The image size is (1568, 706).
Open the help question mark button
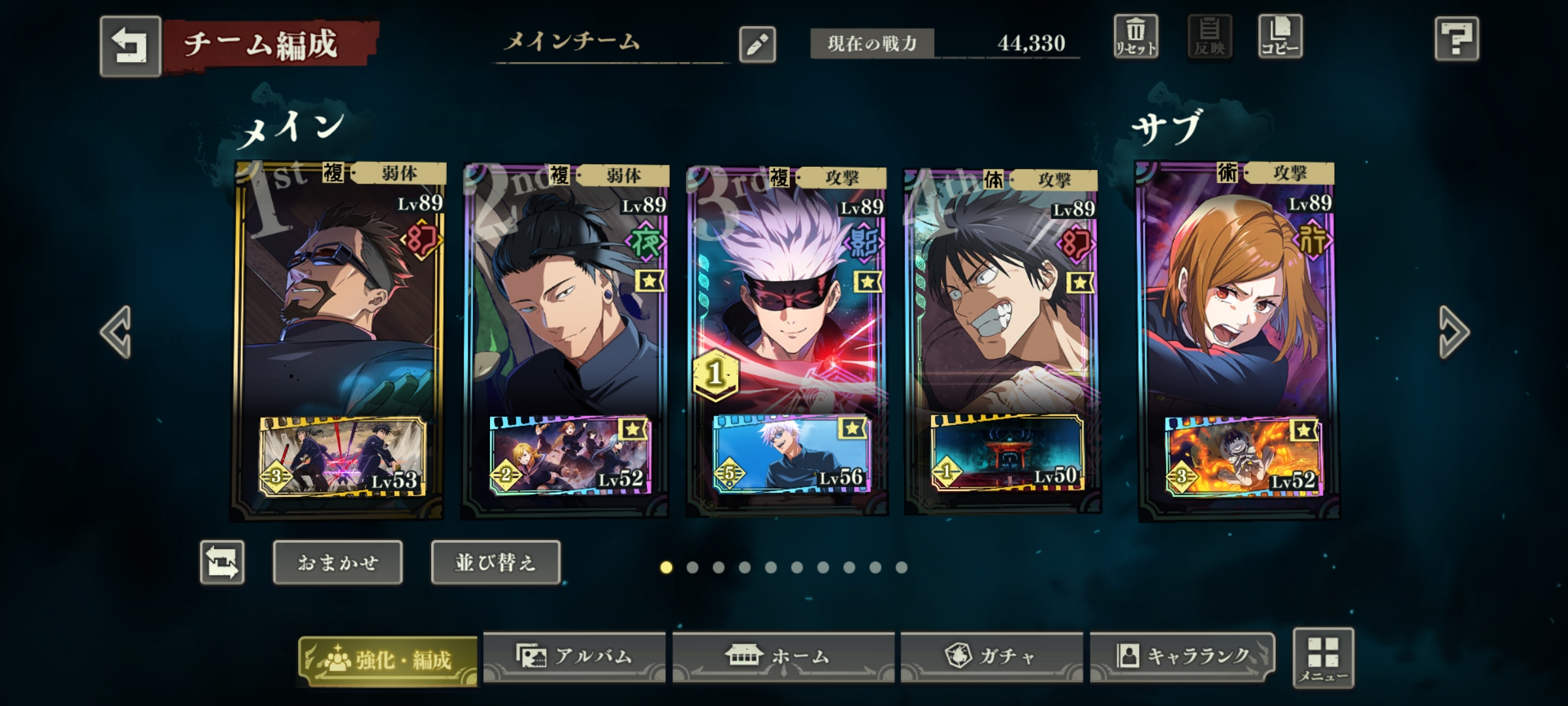1456,39
